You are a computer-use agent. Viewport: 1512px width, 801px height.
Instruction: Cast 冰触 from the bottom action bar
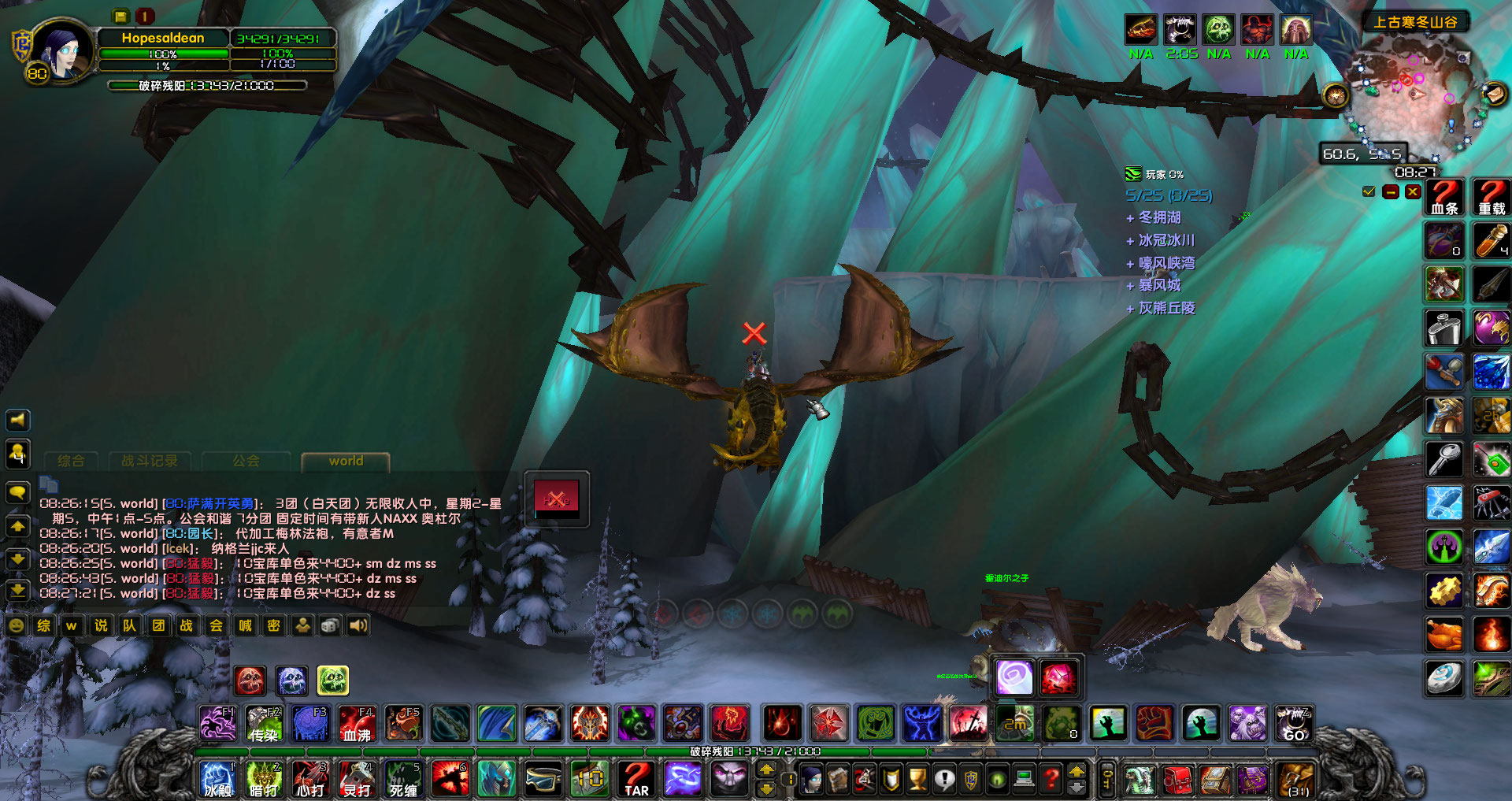217,780
